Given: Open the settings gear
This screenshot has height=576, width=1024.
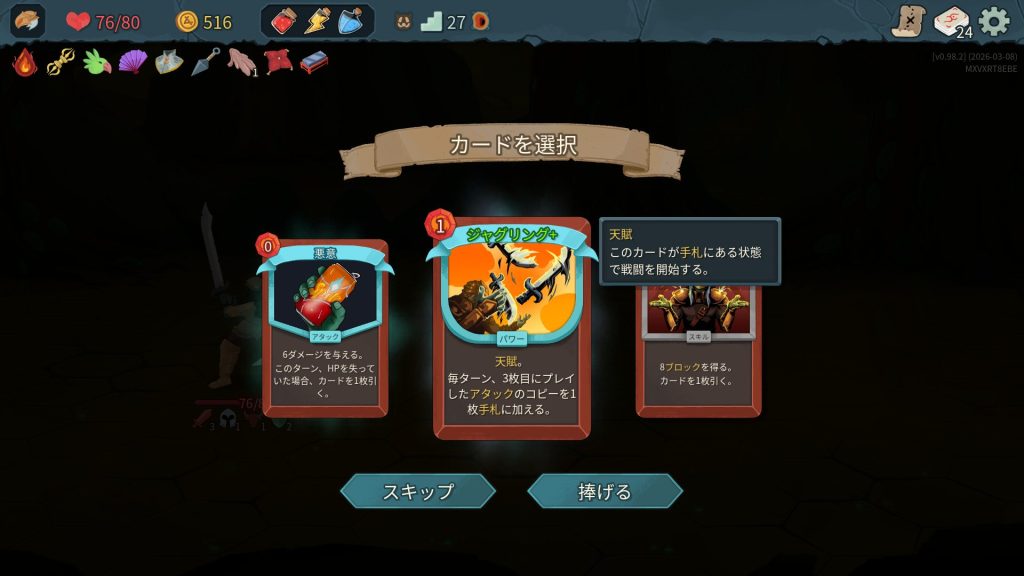Looking at the screenshot, I should tap(994, 21).
